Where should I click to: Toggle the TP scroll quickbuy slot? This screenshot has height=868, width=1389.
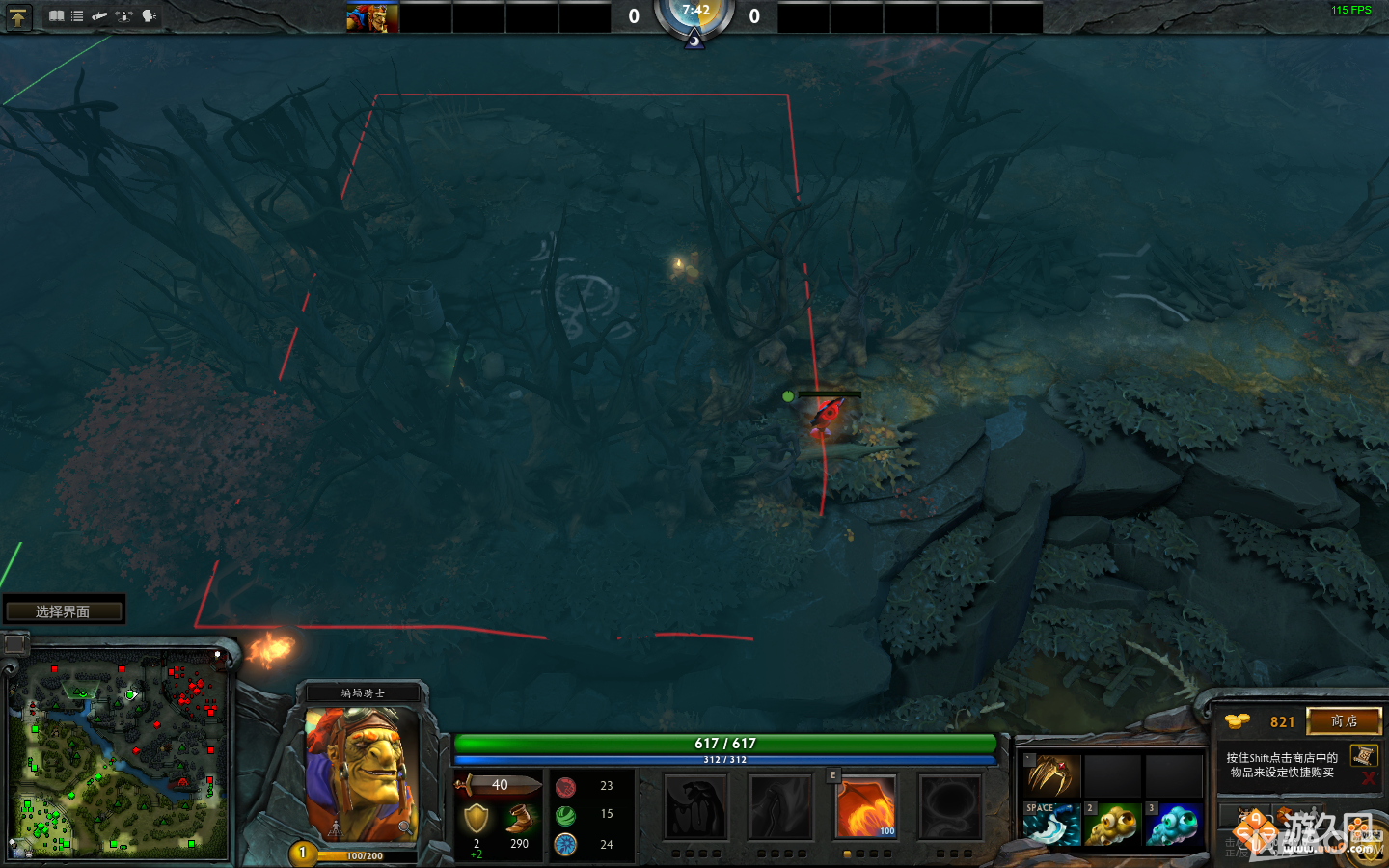click(x=1364, y=756)
